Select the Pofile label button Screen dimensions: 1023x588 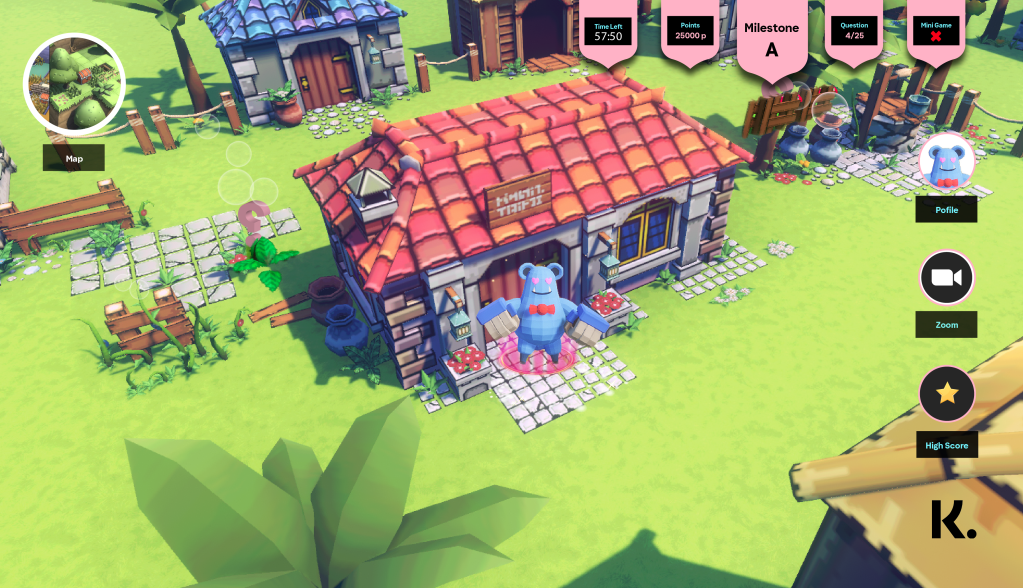pos(946,209)
